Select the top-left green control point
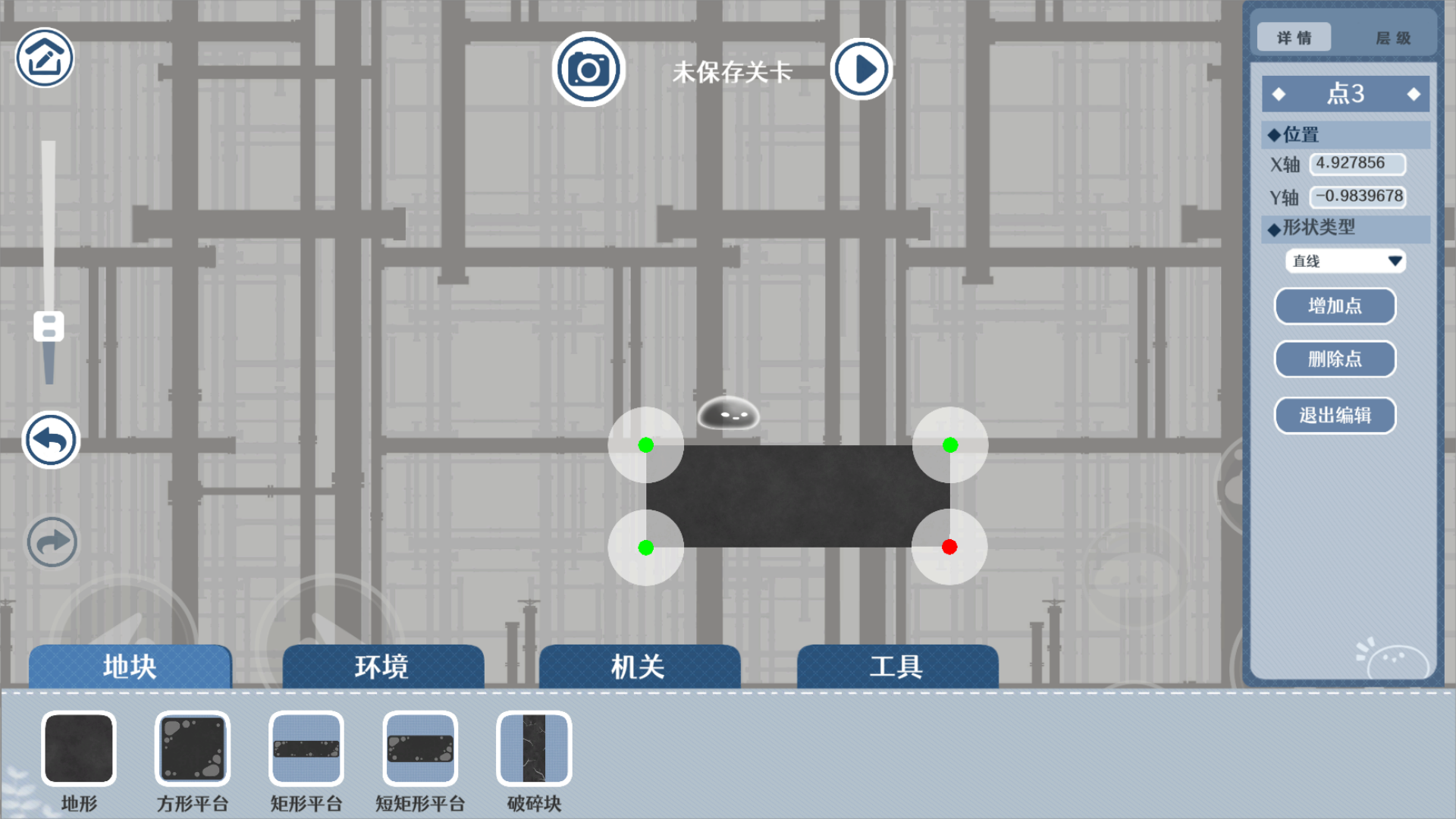This screenshot has width=1456, height=819. tap(646, 446)
